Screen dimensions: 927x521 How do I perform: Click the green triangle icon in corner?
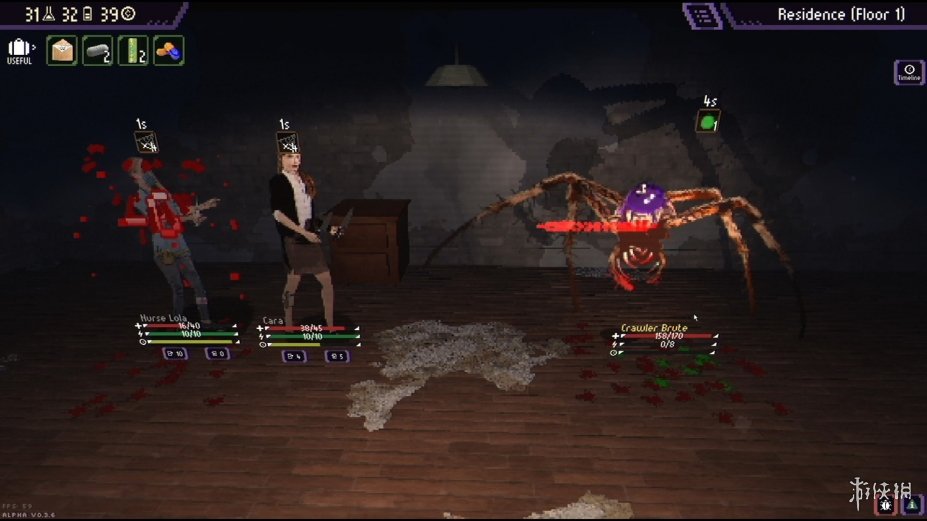click(x=912, y=506)
